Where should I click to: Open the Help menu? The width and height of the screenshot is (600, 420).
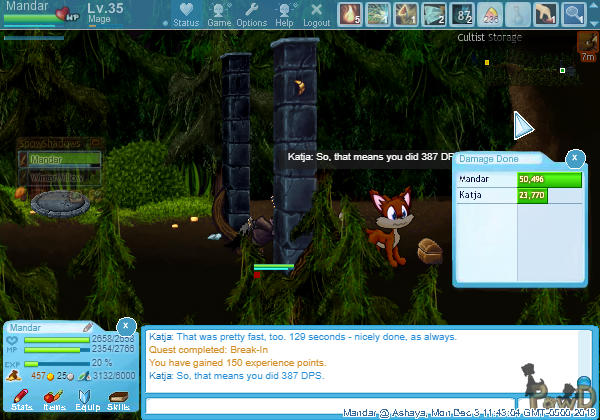284,14
